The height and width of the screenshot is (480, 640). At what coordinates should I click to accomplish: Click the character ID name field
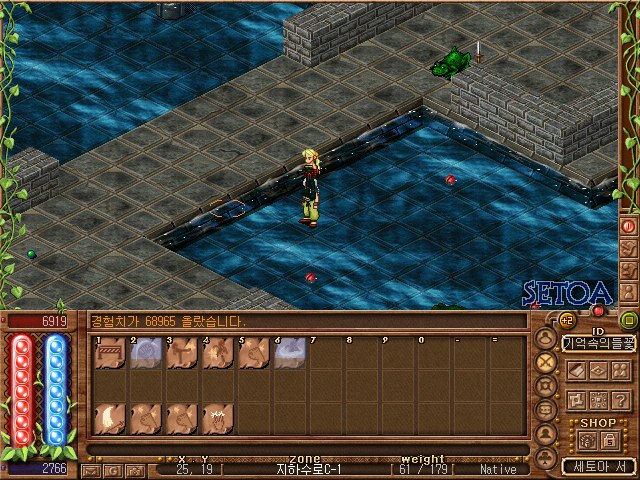coord(599,343)
